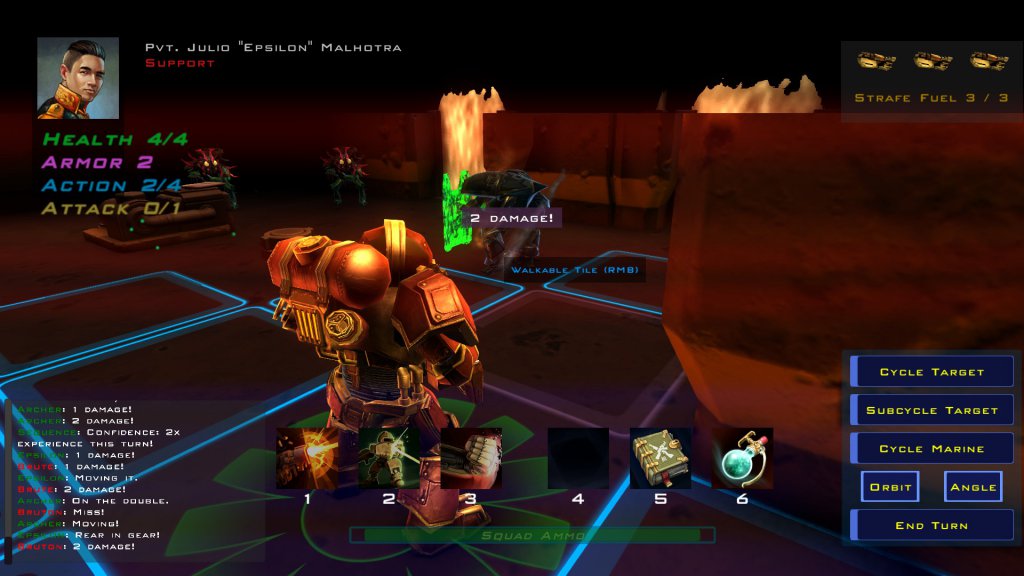Use the armored marine ability icon
Image resolution: width=1024 pixels, height=576 pixels.
tap(389, 458)
